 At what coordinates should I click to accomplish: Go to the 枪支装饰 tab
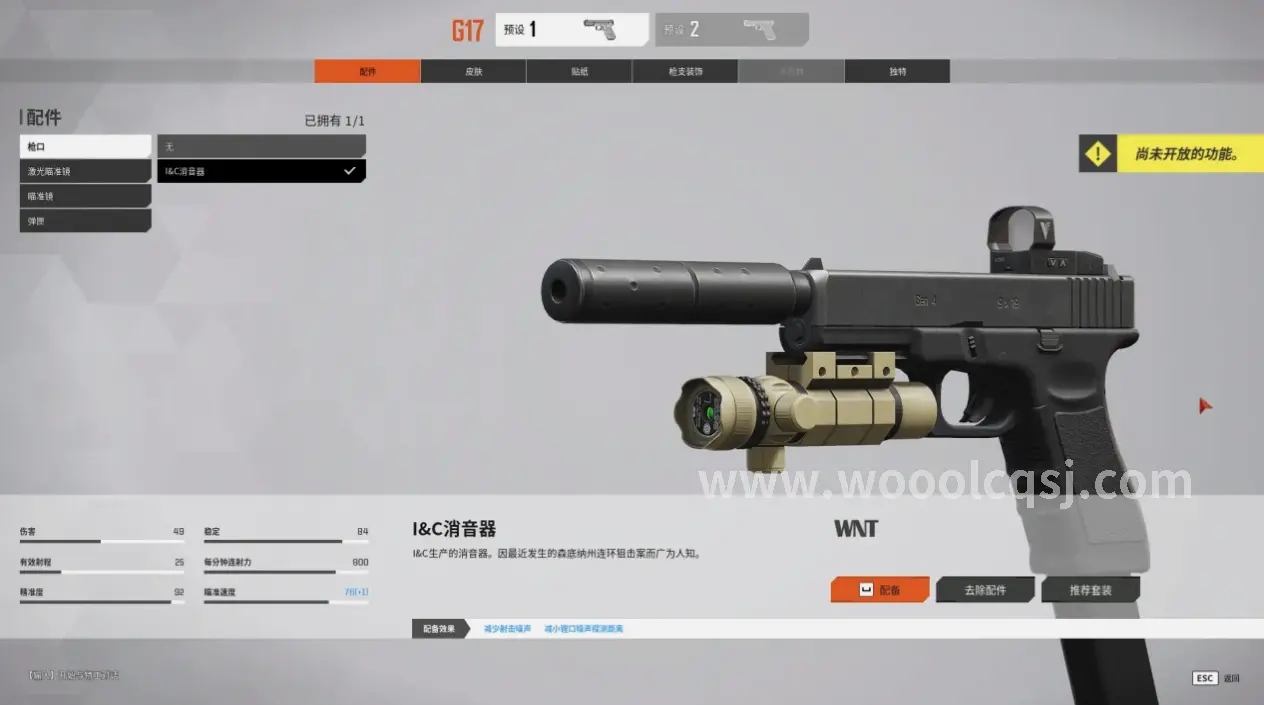pyautogui.click(x=685, y=72)
